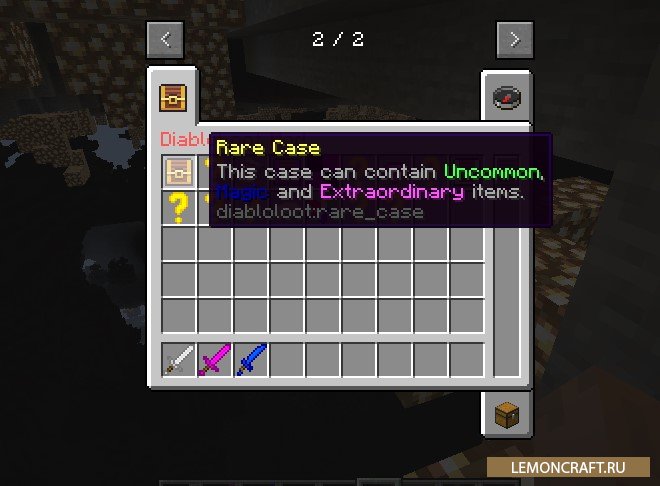Select the Diablo Loot chest tab
This screenshot has height=486, width=660.
174,97
